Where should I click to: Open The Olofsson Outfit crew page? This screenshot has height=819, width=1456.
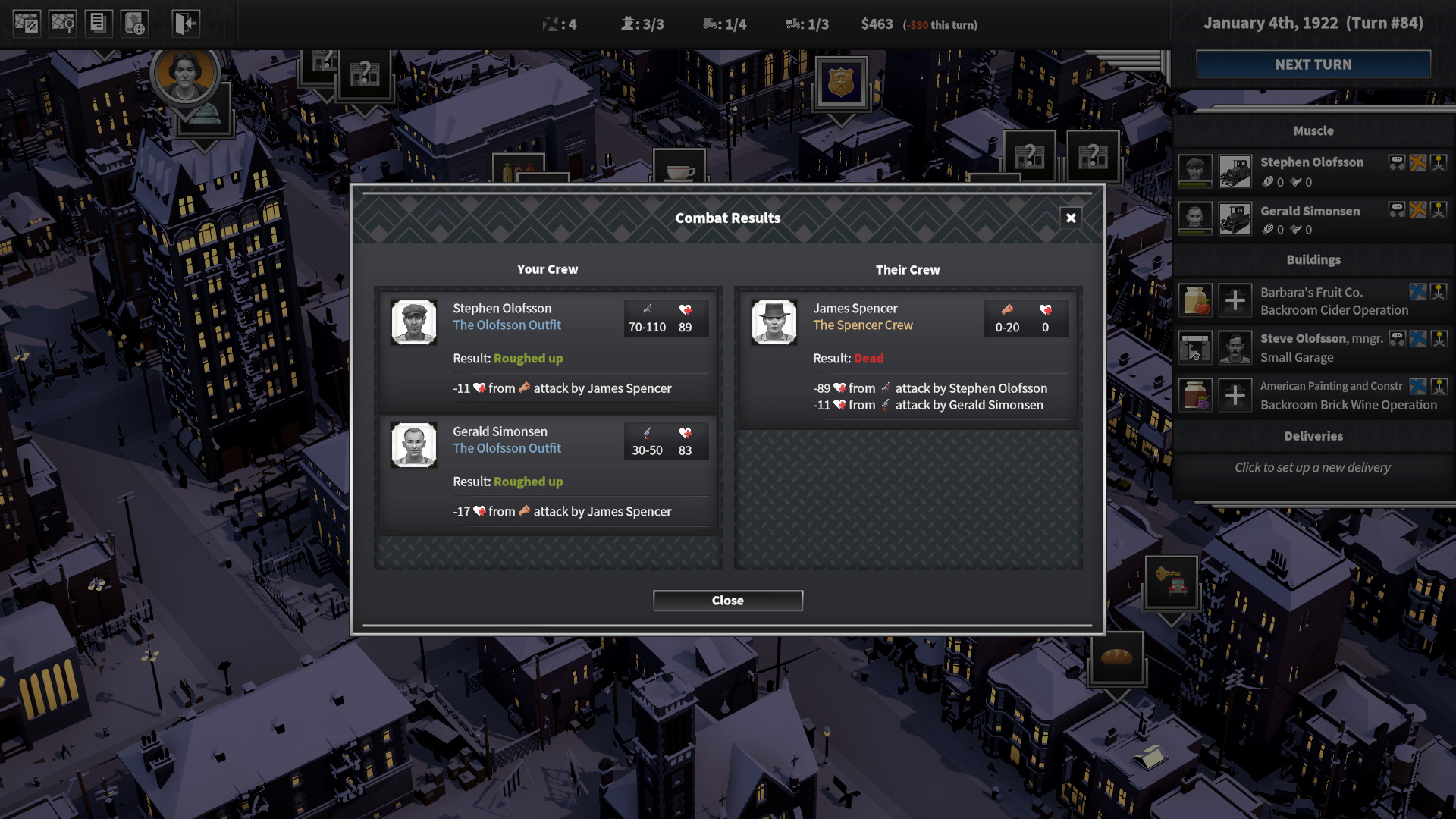coord(506,325)
